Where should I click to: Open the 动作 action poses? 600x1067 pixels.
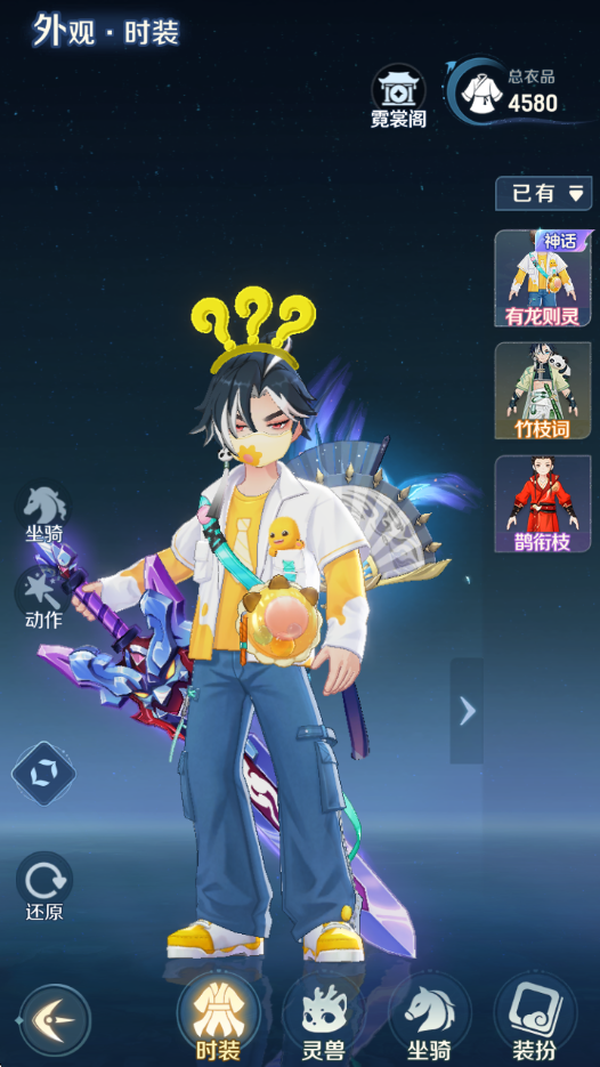pyautogui.click(x=43, y=598)
